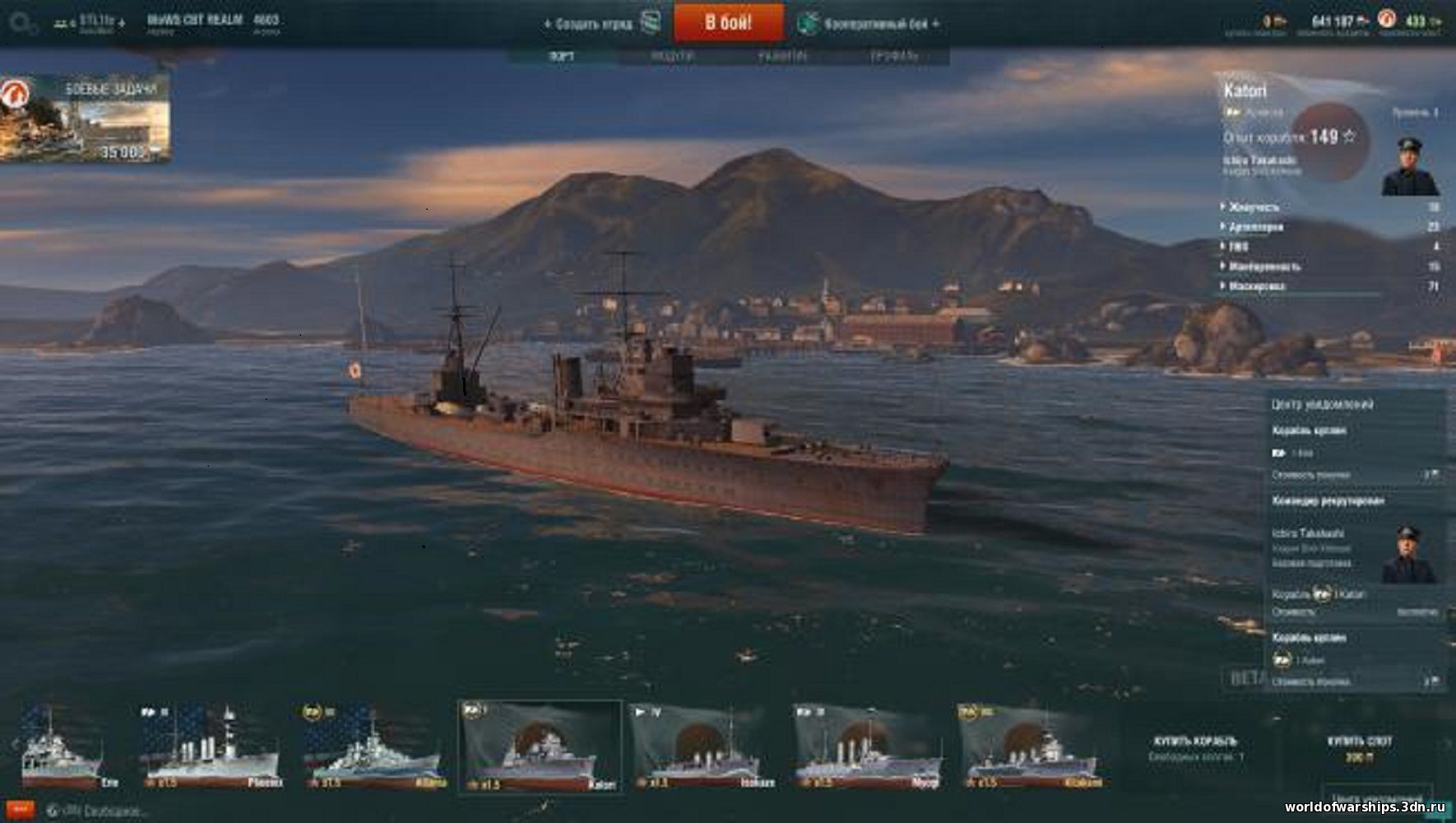Click the division icon beside "Создать отряд"

(x=649, y=23)
